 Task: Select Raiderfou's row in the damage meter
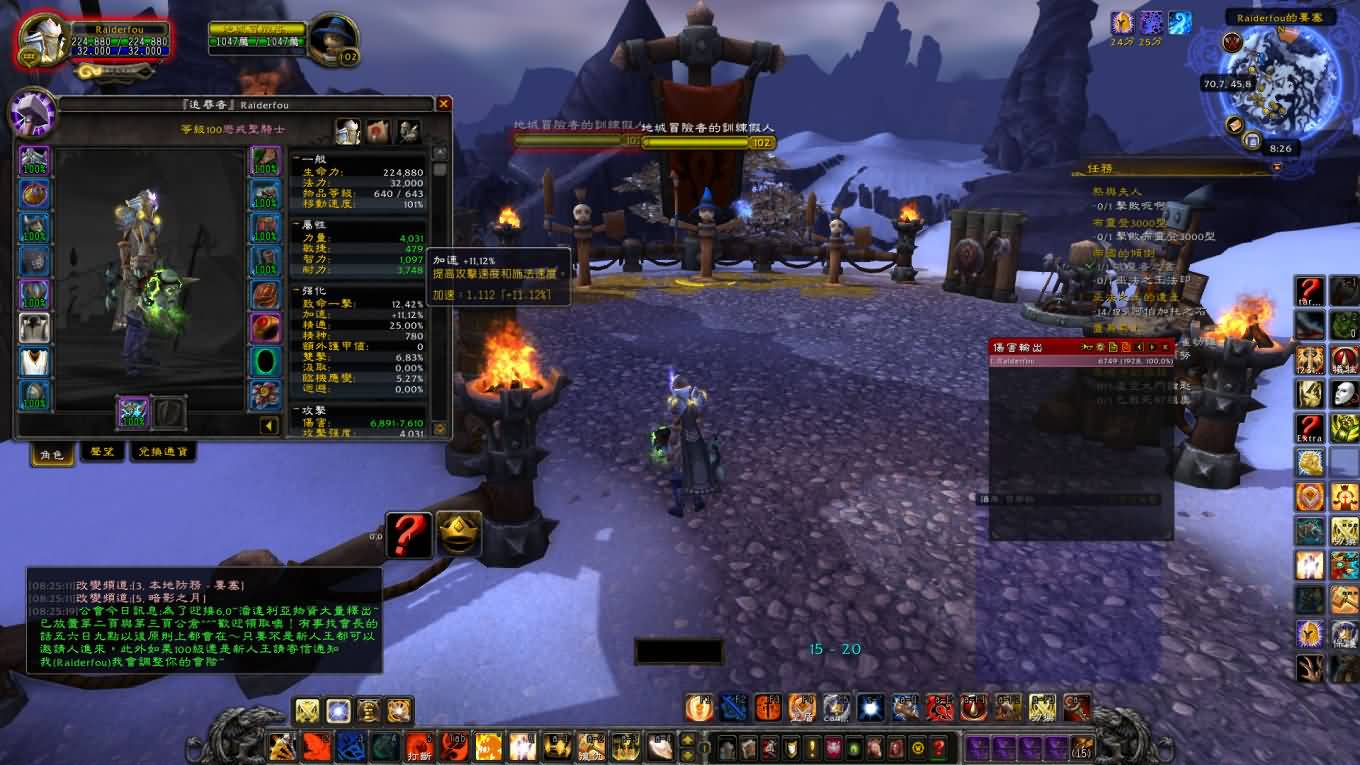tap(1080, 361)
